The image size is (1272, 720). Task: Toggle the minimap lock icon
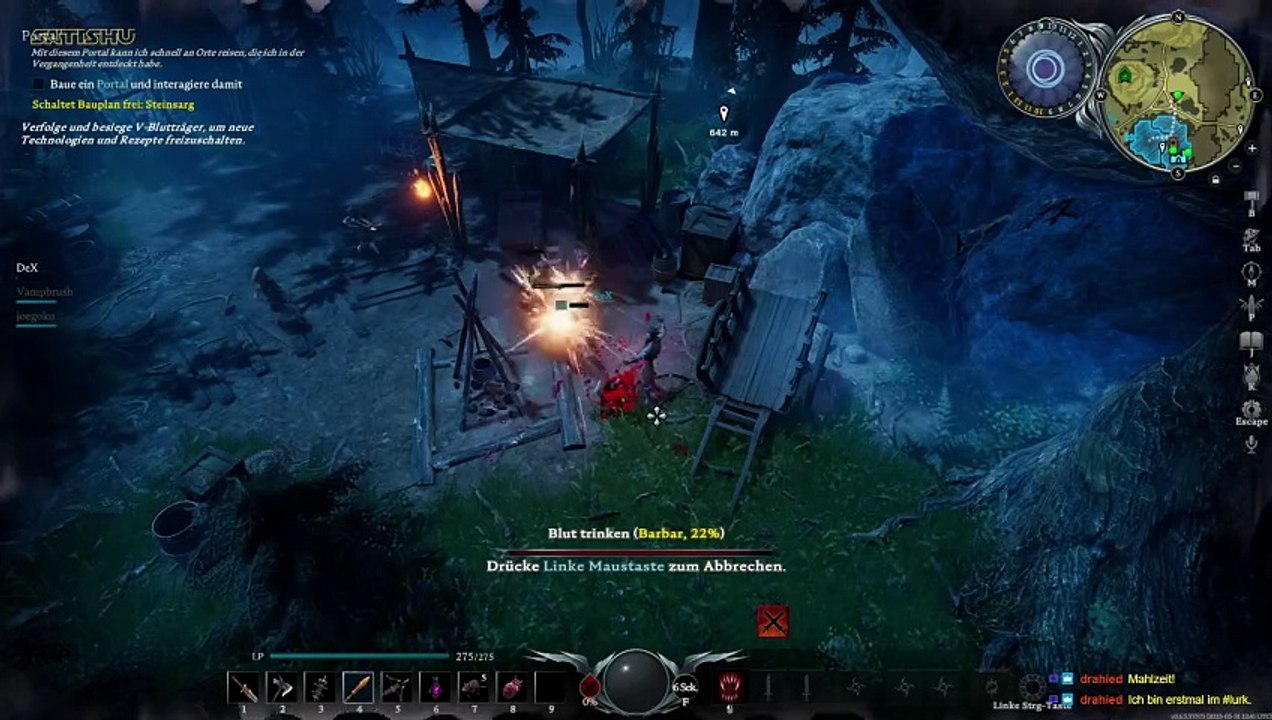click(x=1215, y=180)
